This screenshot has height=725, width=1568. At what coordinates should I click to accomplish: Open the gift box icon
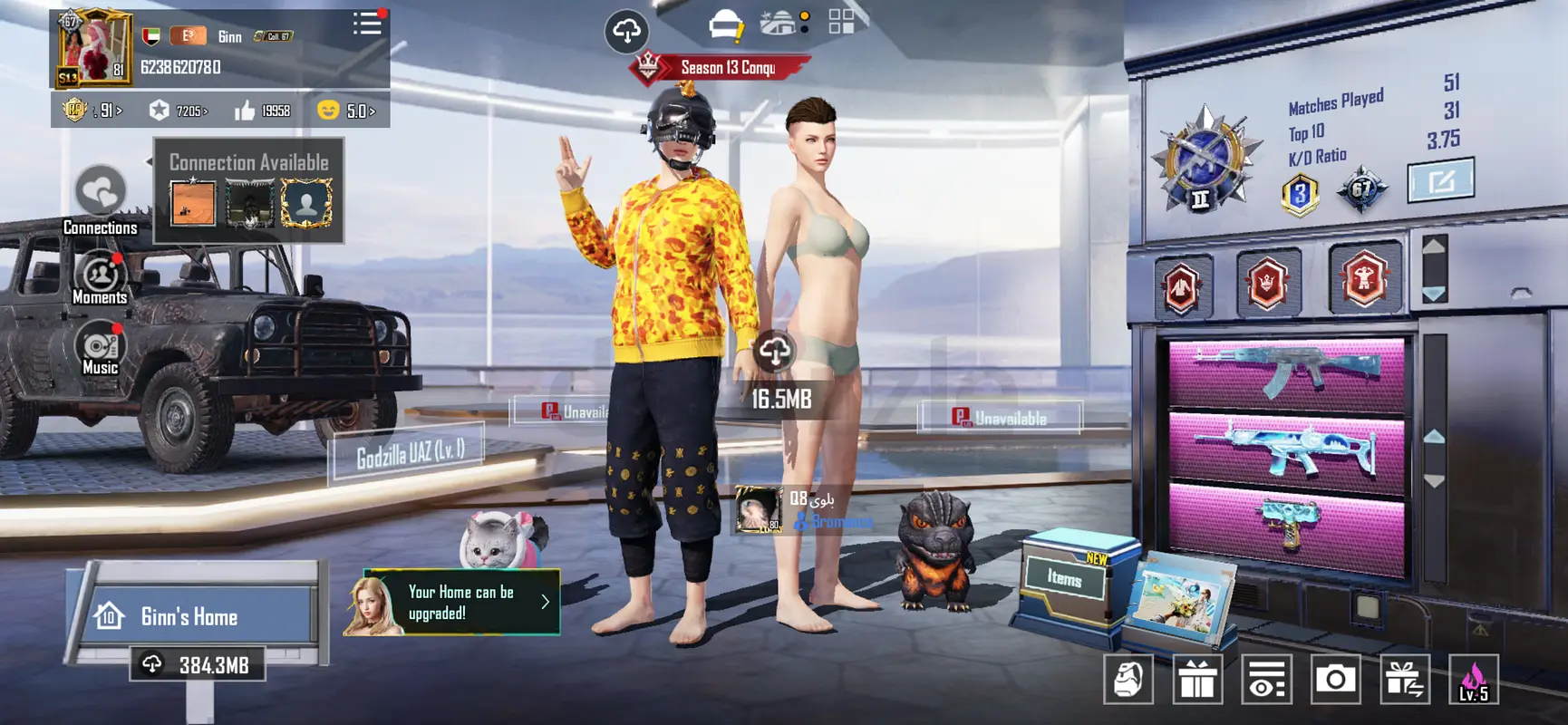(x=1196, y=679)
